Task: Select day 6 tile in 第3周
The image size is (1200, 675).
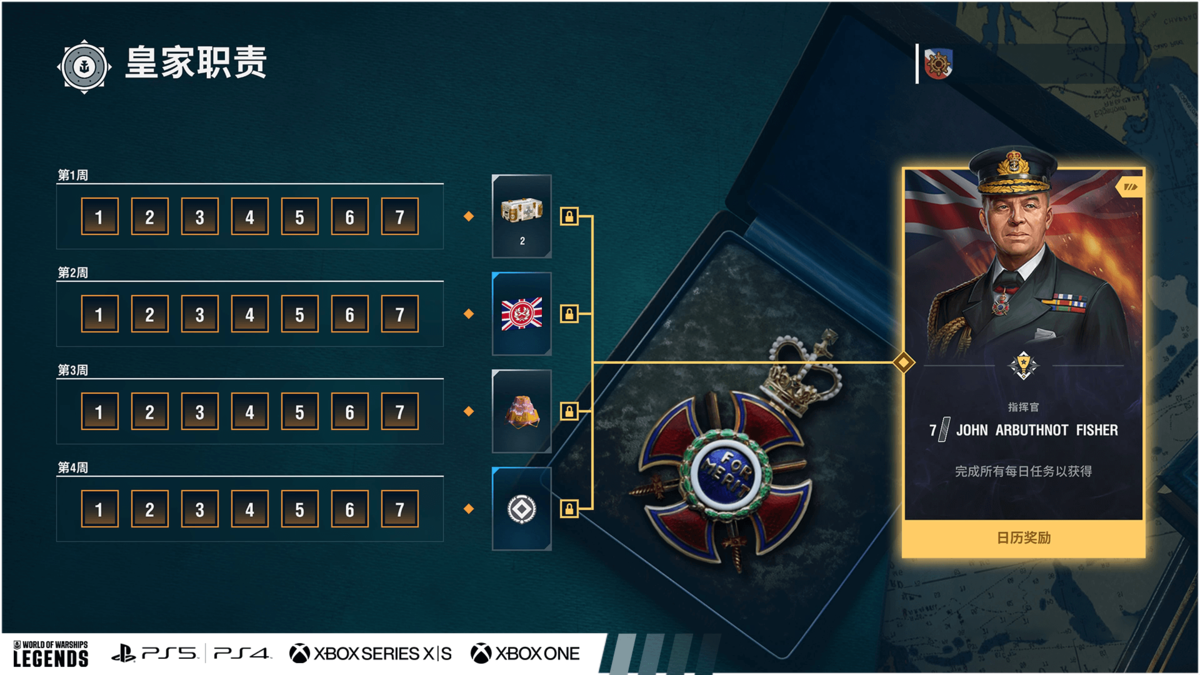Action: point(350,411)
